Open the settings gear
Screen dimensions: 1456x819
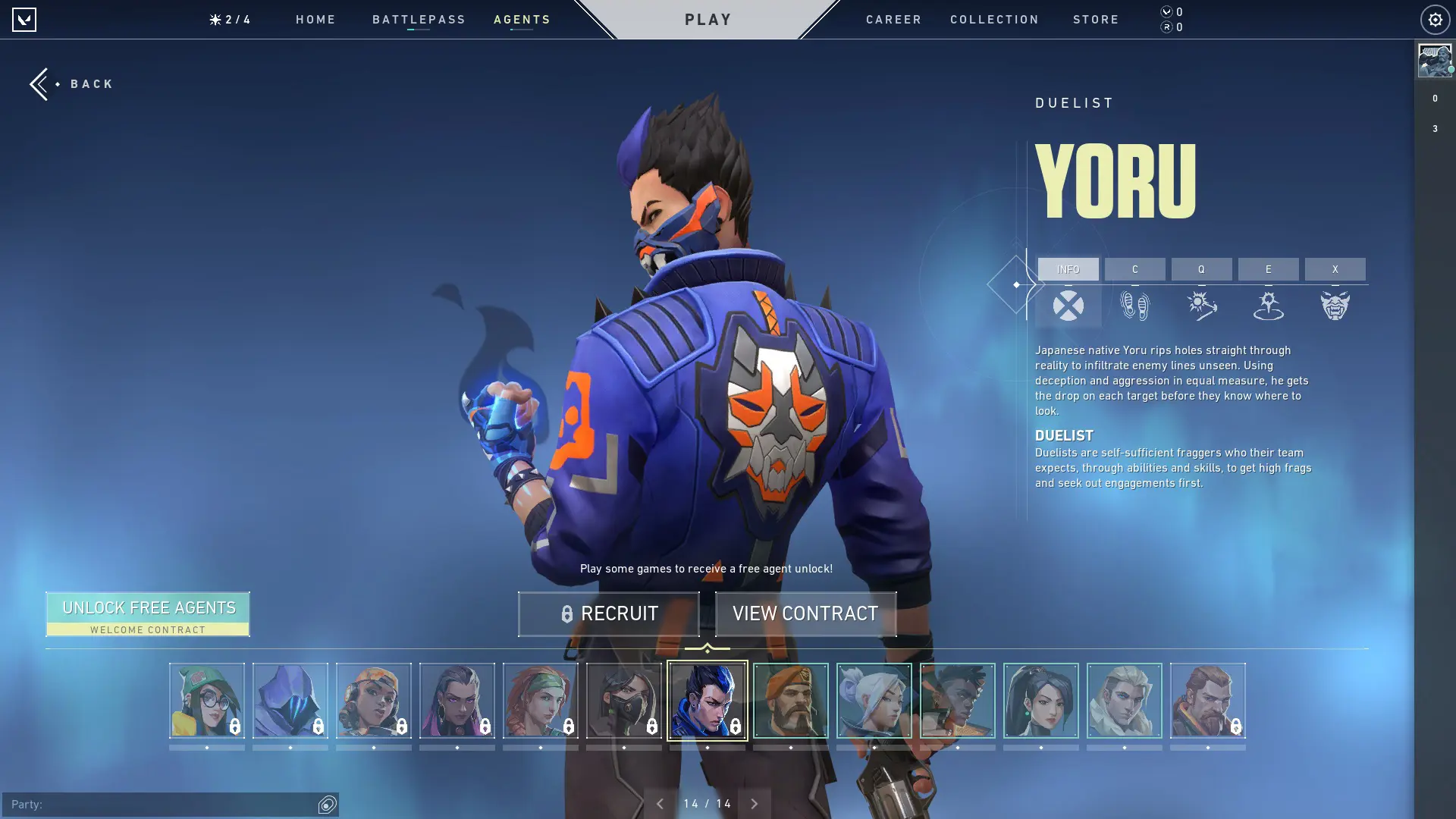1433,19
